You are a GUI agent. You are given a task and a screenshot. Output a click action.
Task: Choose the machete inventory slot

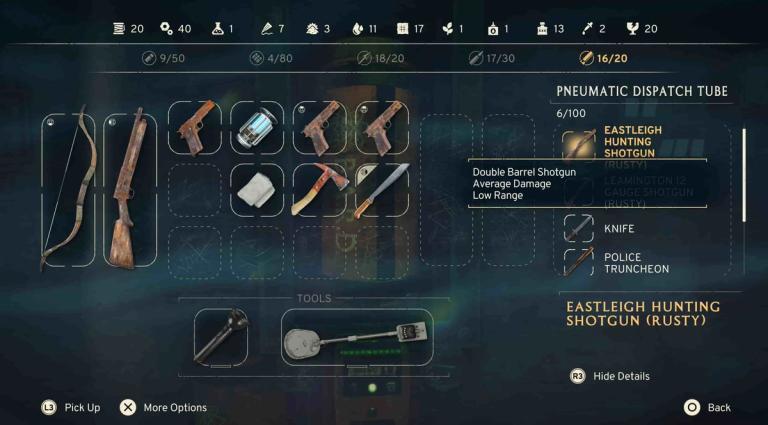click(381, 189)
